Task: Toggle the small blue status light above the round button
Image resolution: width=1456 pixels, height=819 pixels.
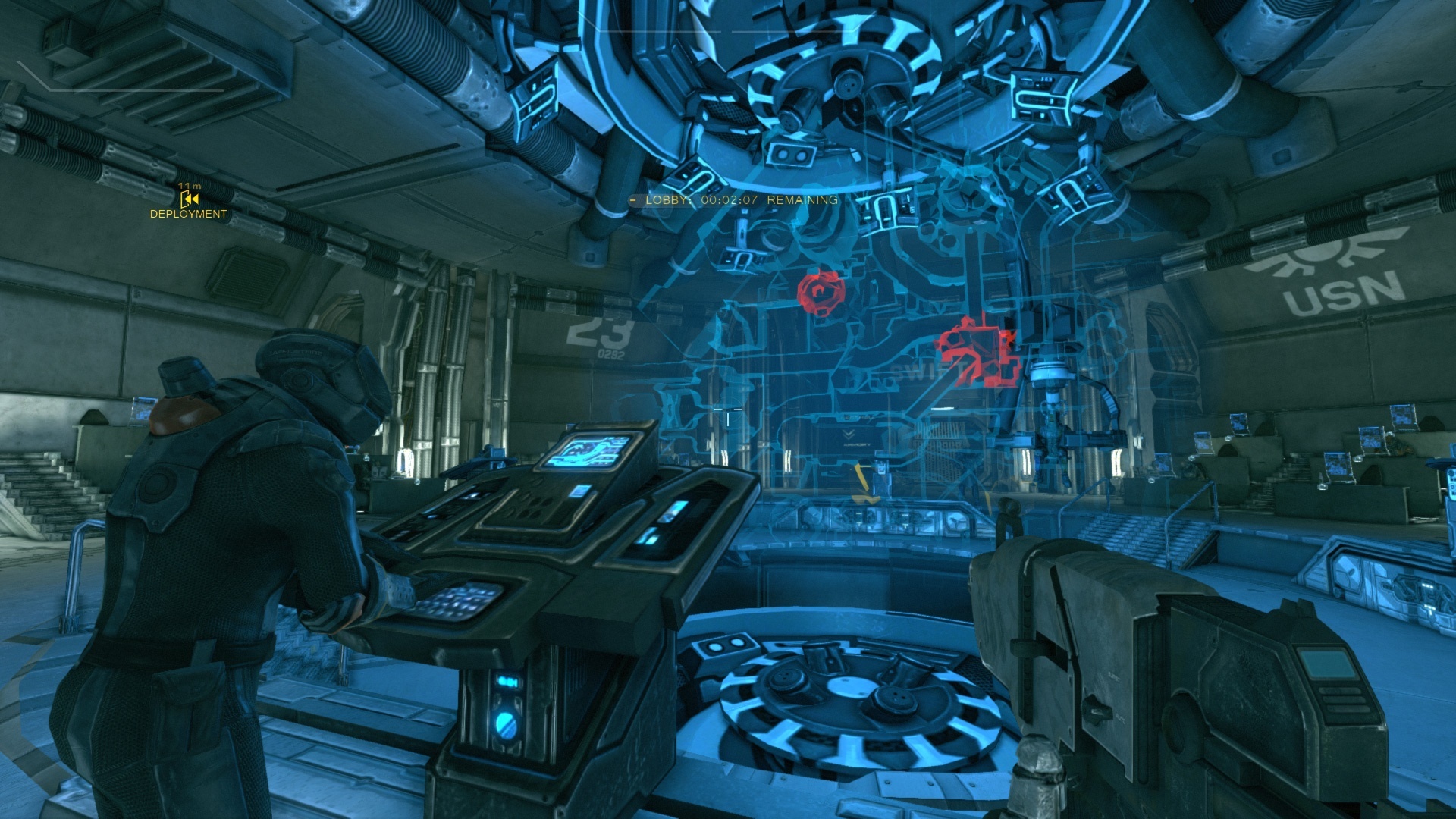Action: click(509, 682)
